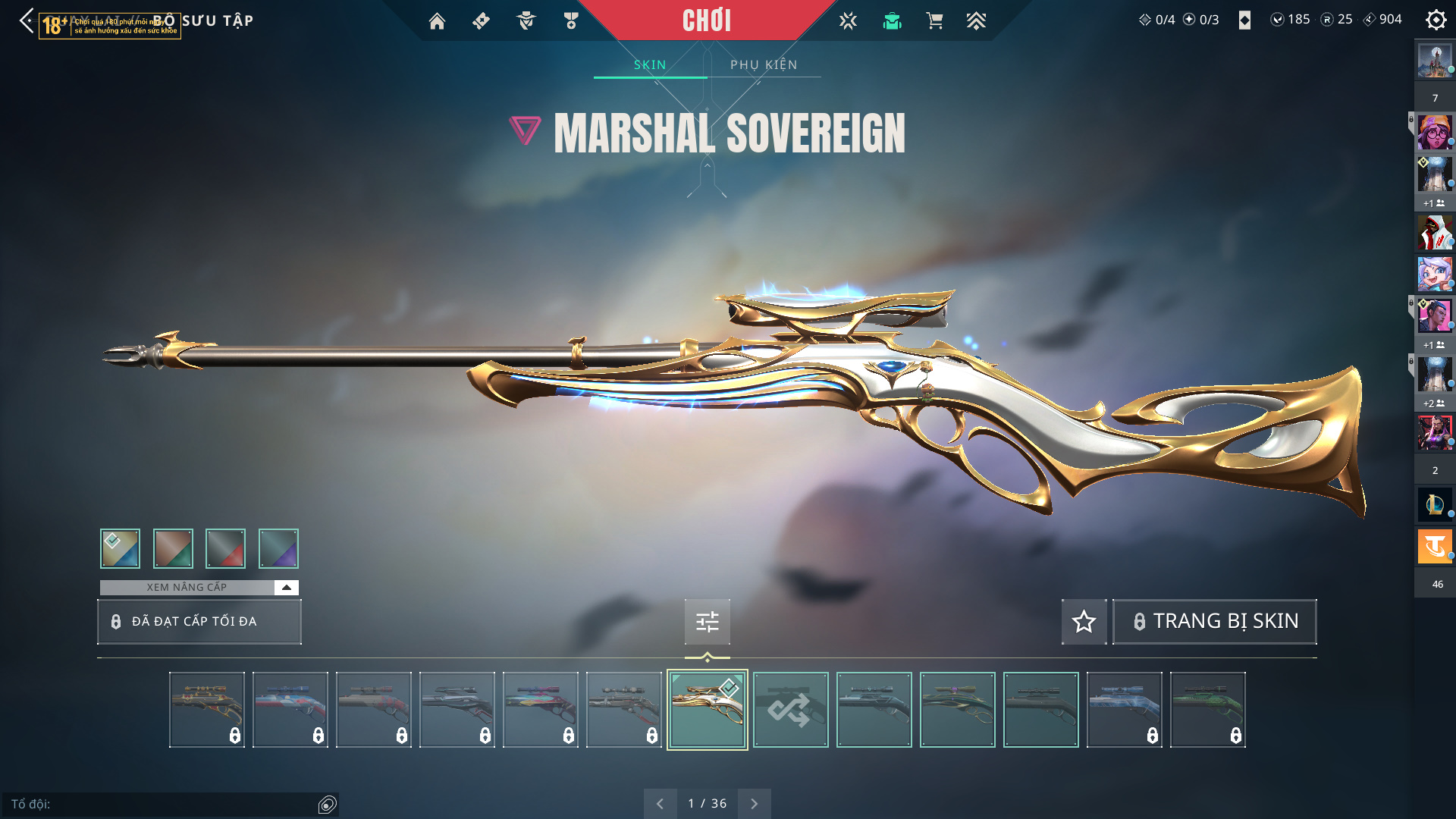Select the SKIN tab
This screenshot has height=819, width=1456.
[x=650, y=64]
